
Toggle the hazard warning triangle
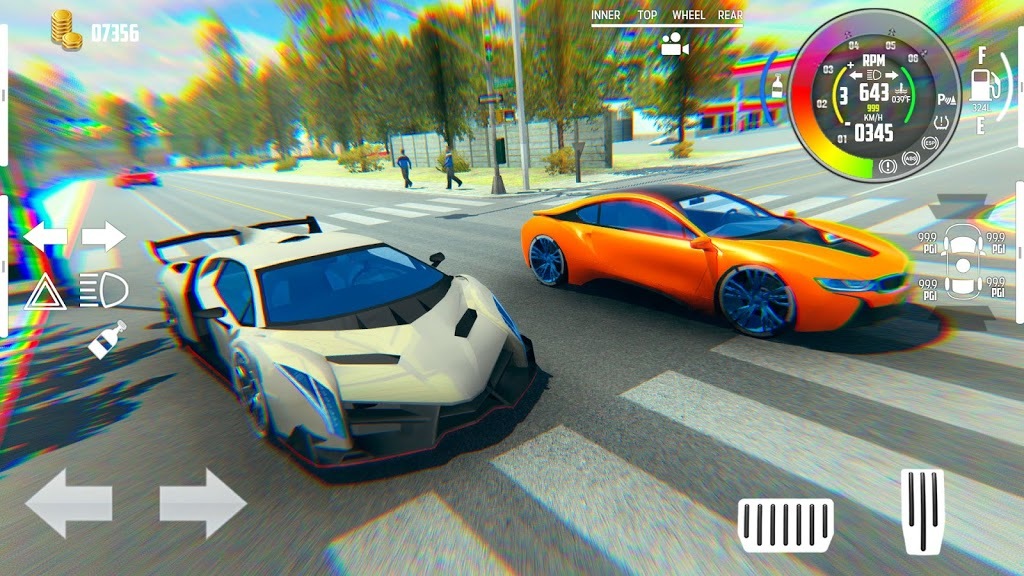pyautogui.click(x=45, y=291)
